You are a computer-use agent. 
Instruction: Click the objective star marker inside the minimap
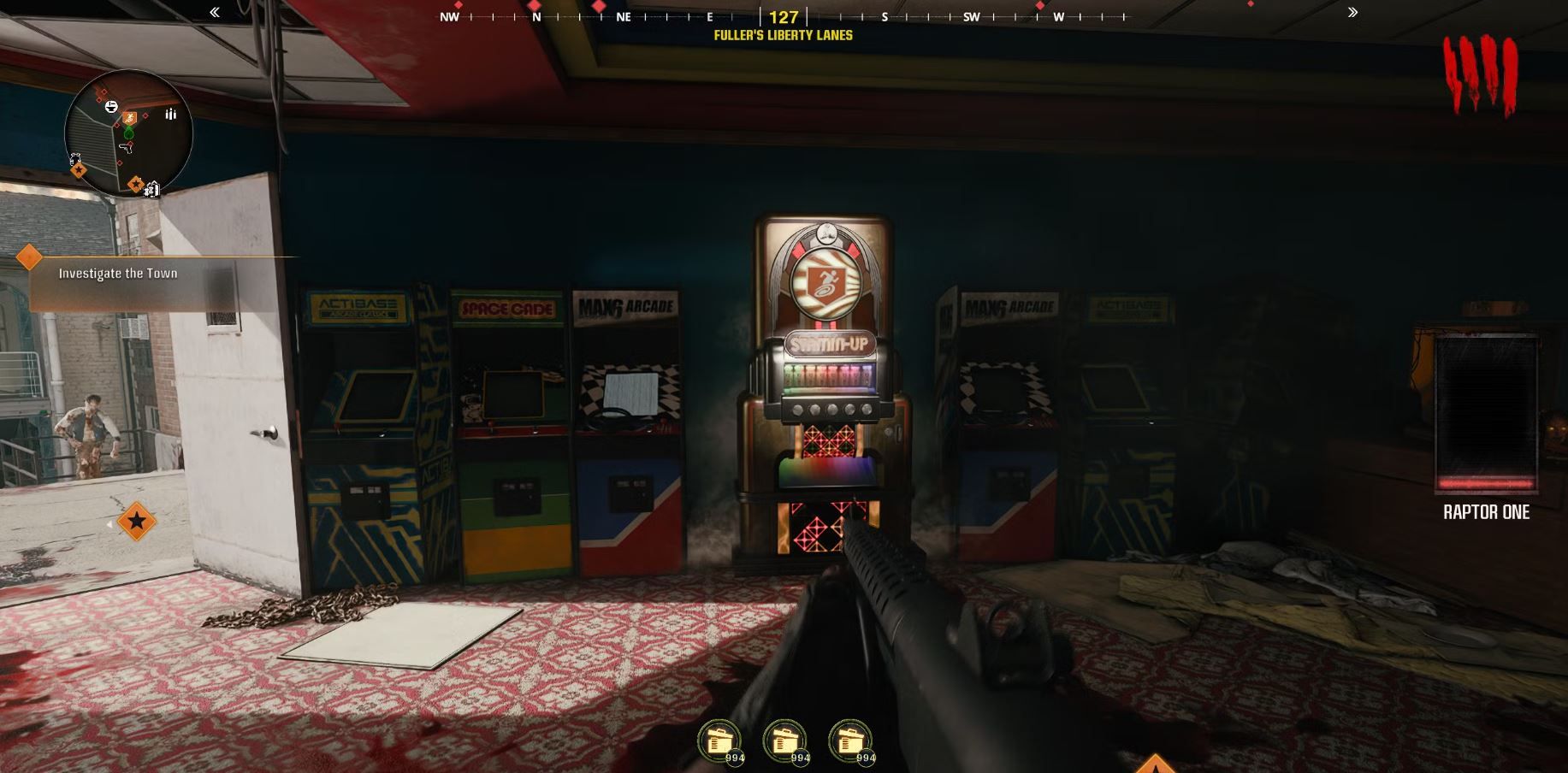click(135, 183)
